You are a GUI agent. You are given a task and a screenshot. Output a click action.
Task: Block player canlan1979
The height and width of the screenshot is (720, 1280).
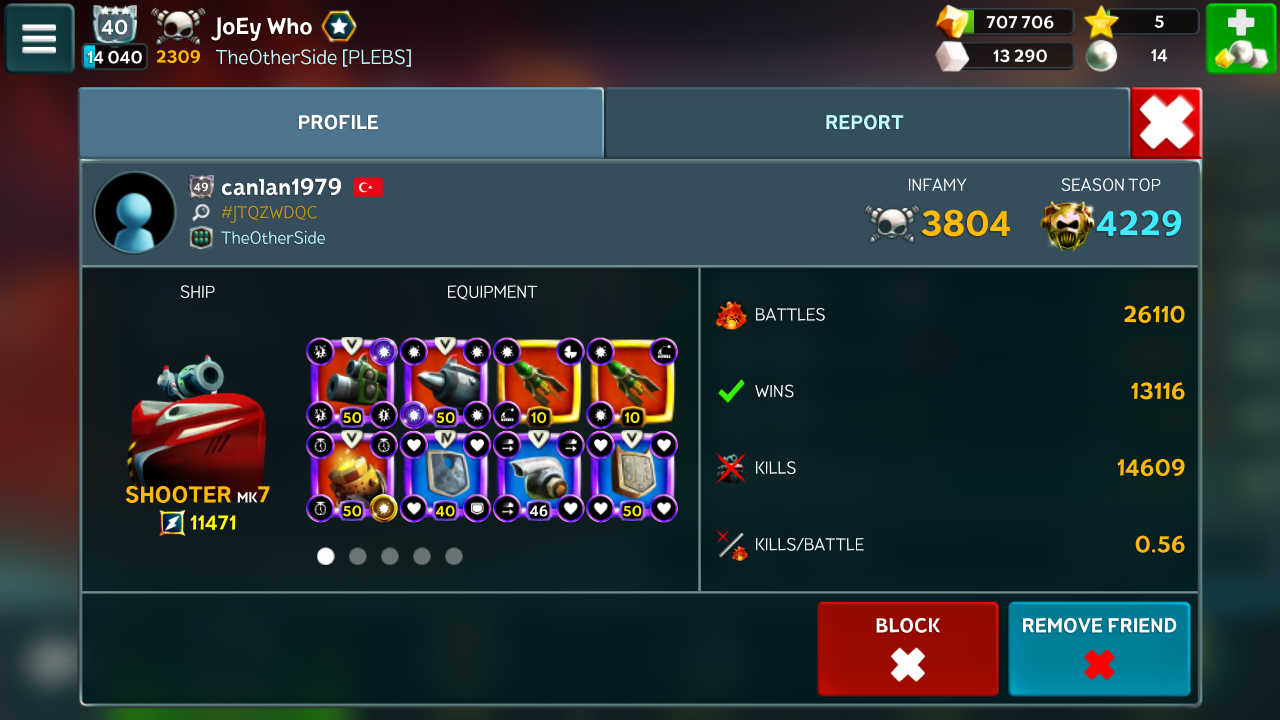click(907, 648)
